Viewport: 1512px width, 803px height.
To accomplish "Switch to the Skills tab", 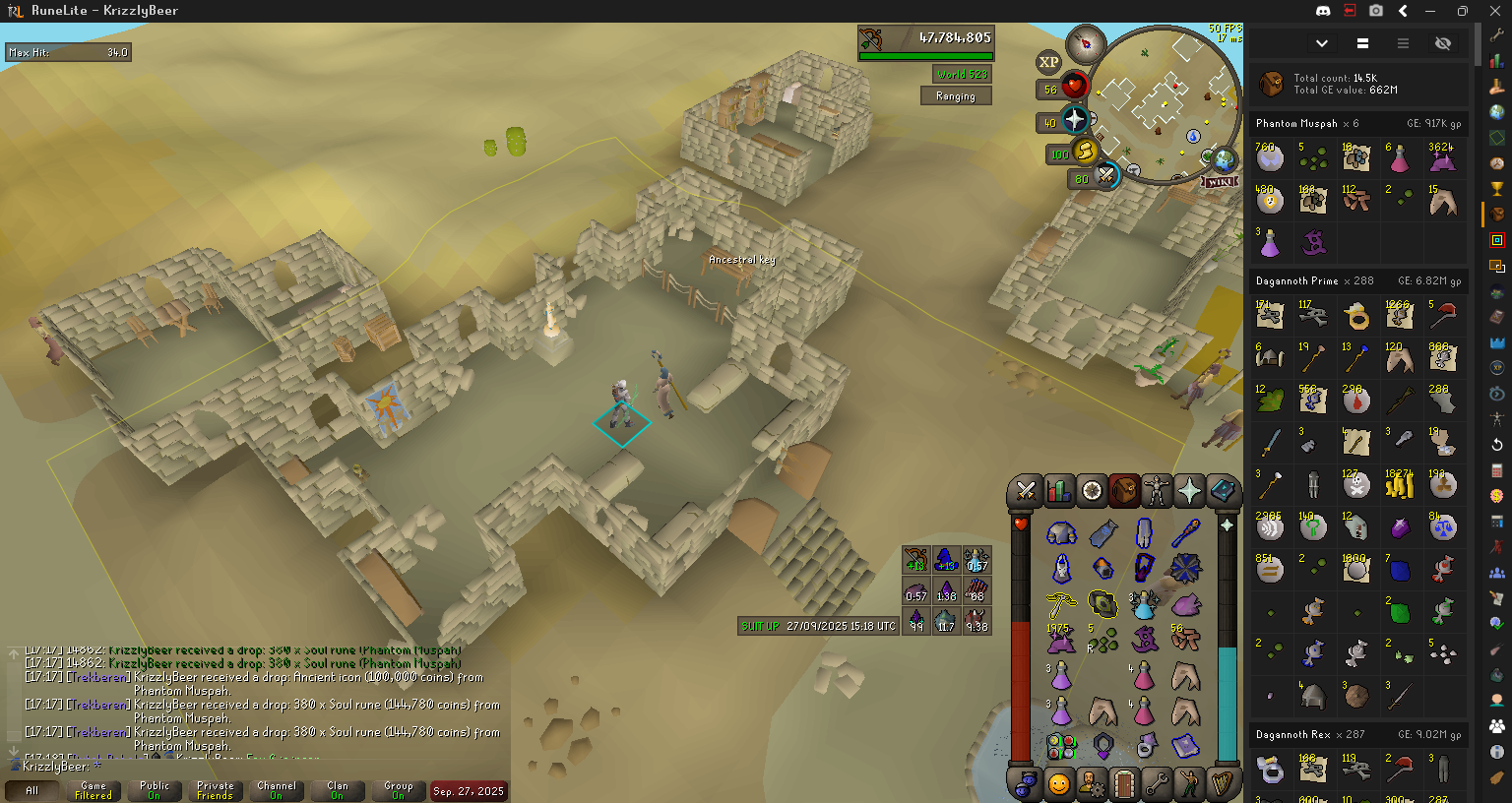I will tap(1059, 490).
